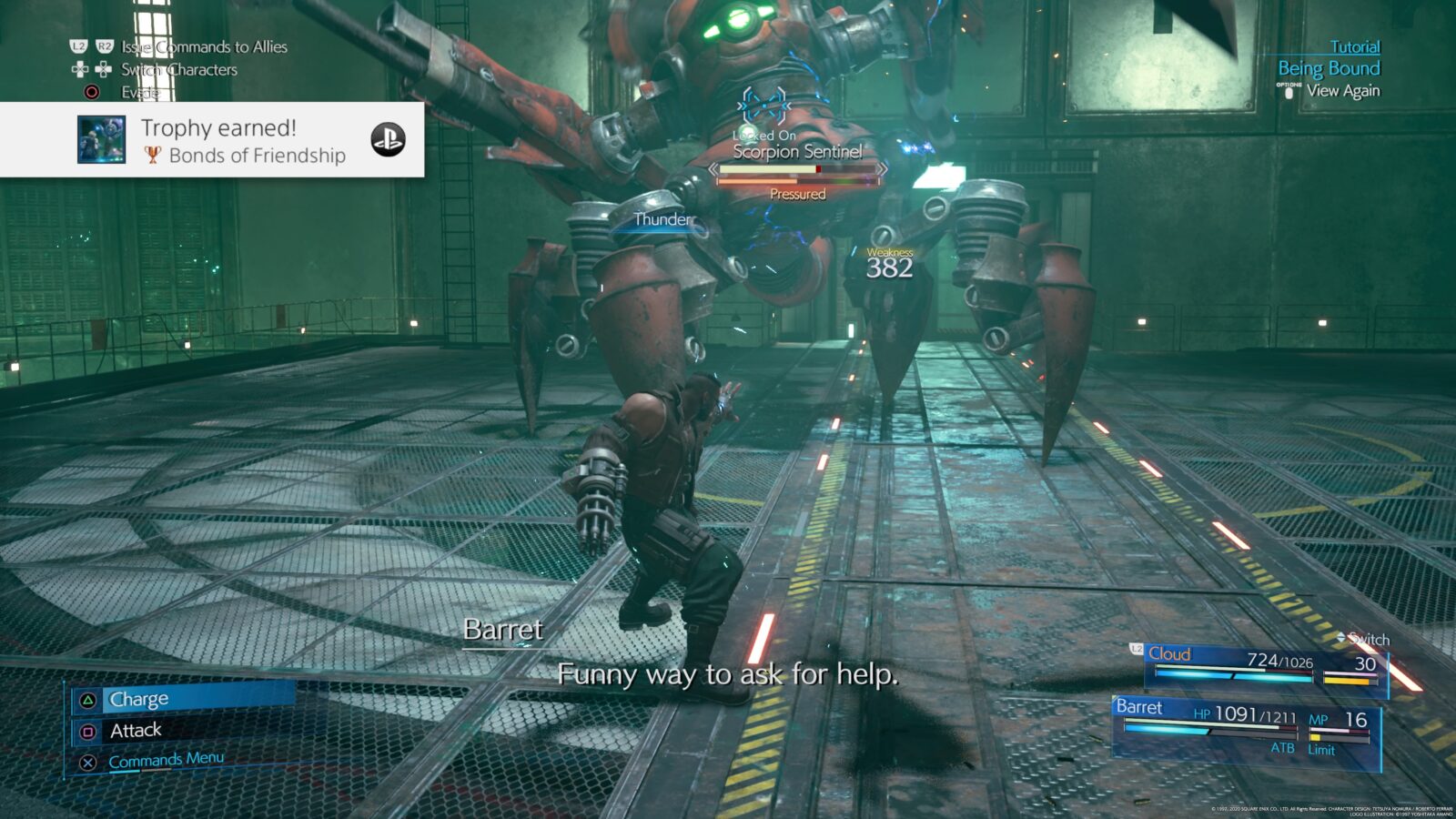Click the L2 prompt beside Cloud's name
This screenshot has width=1456, height=819.
pos(1135,651)
